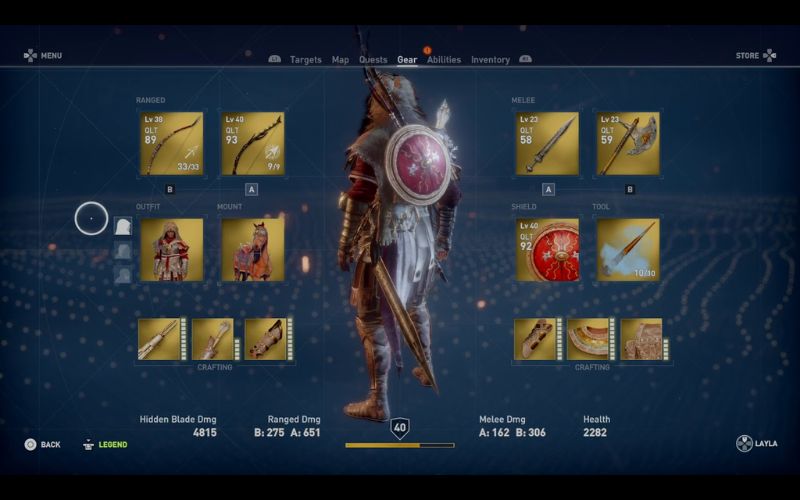Image resolution: width=800 pixels, height=500 pixels.
Task: Select the horse mount slot
Action: (252, 249)
